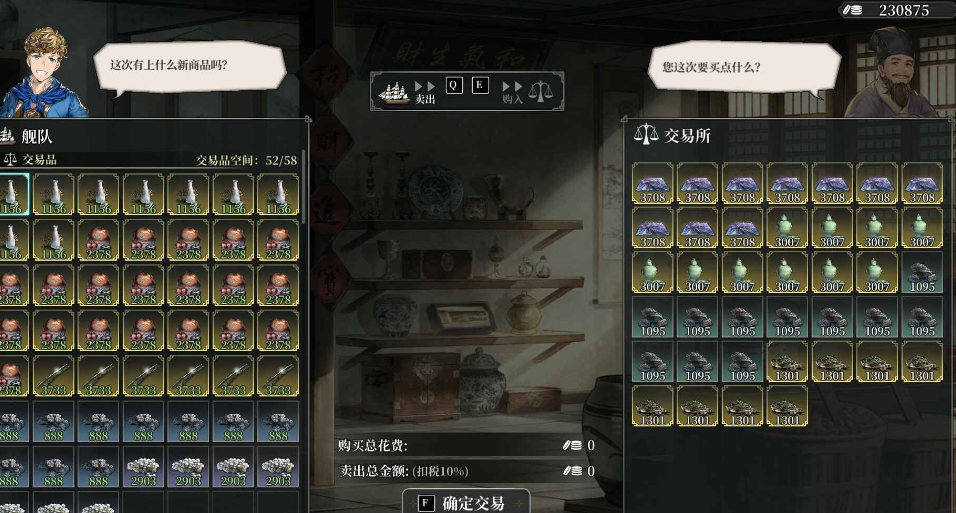Choose the 1095 ore beside the jade vases
The width and height of the screenshot is (956, 513).
point(922,272)
